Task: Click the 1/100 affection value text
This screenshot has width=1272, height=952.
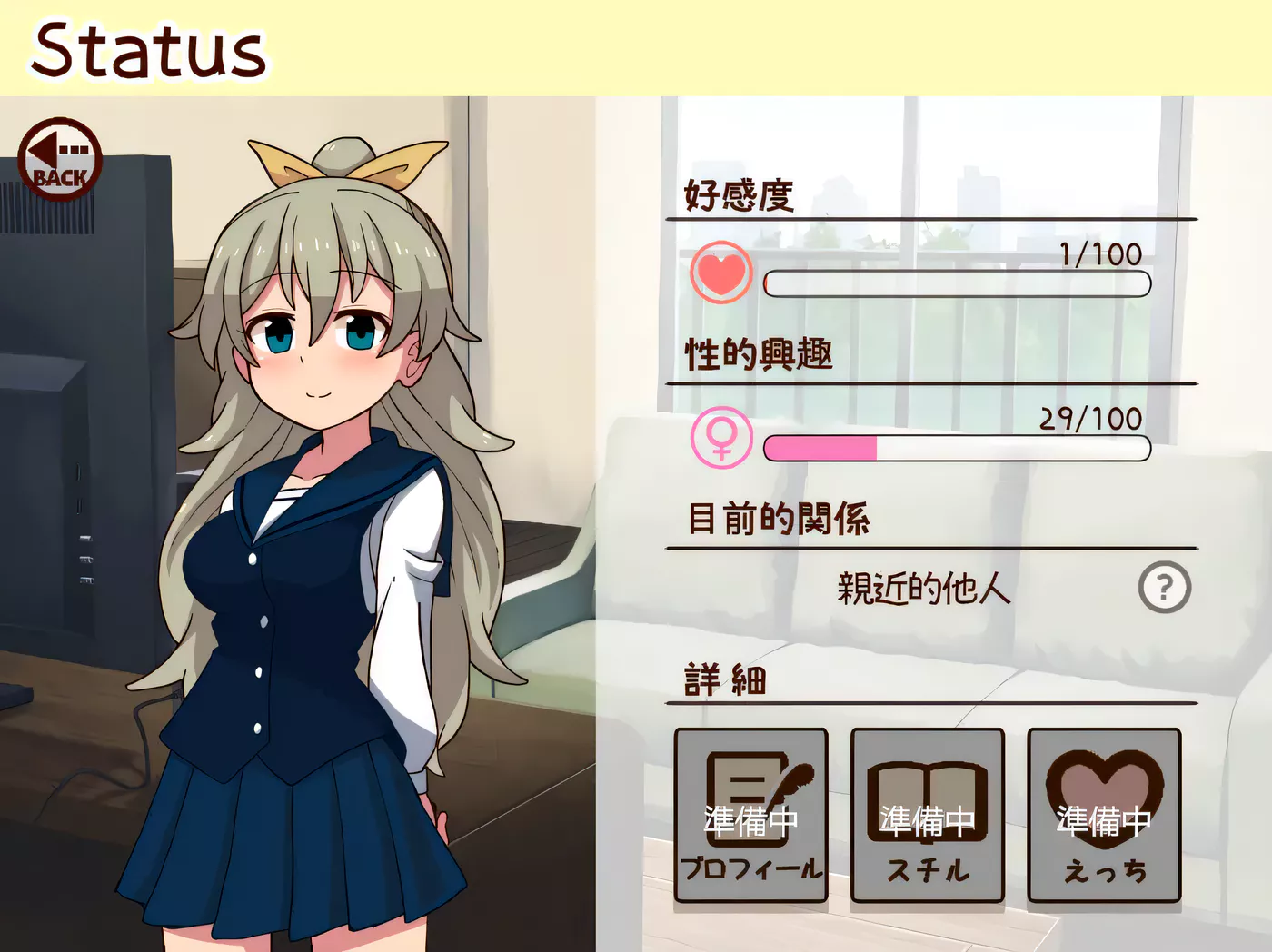Action: point(1099,255)
